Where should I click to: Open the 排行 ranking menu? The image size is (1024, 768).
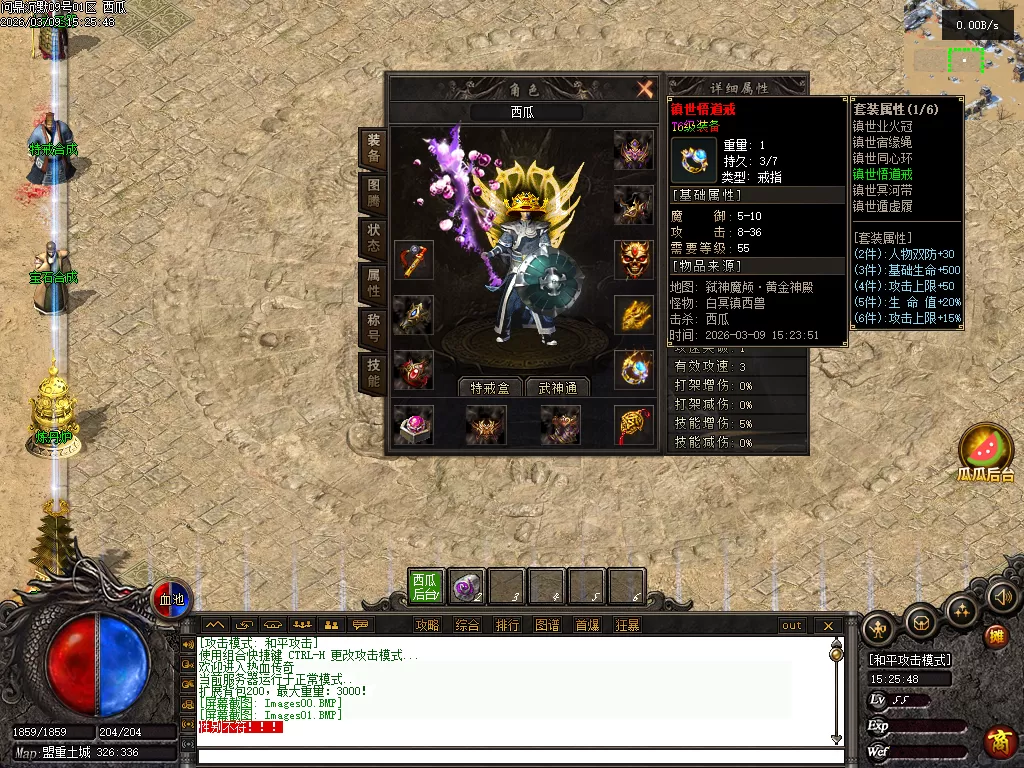507,626
